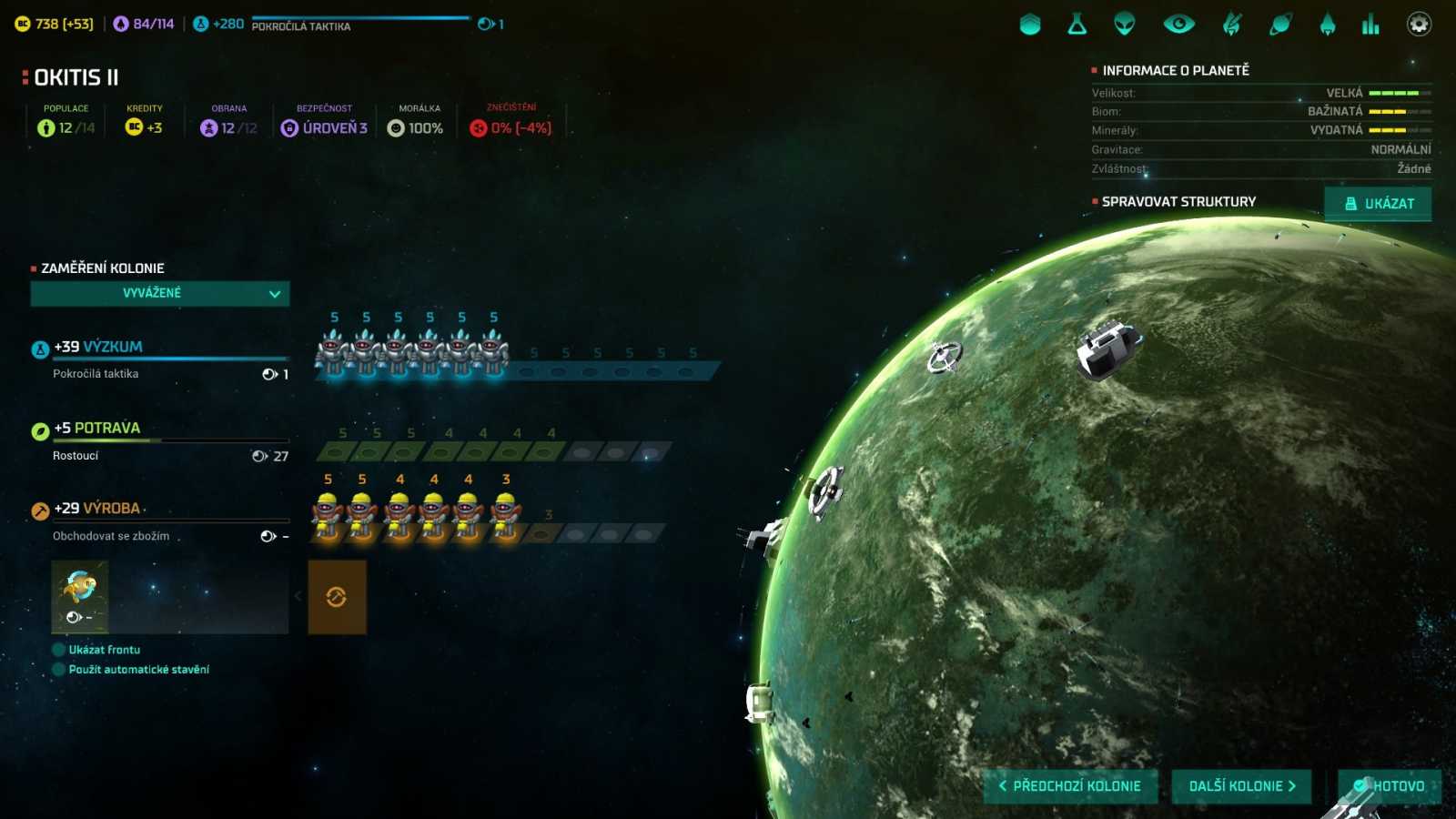Click the Ukázat structures button
1456x819 pixels.
tap(1378, 204)
